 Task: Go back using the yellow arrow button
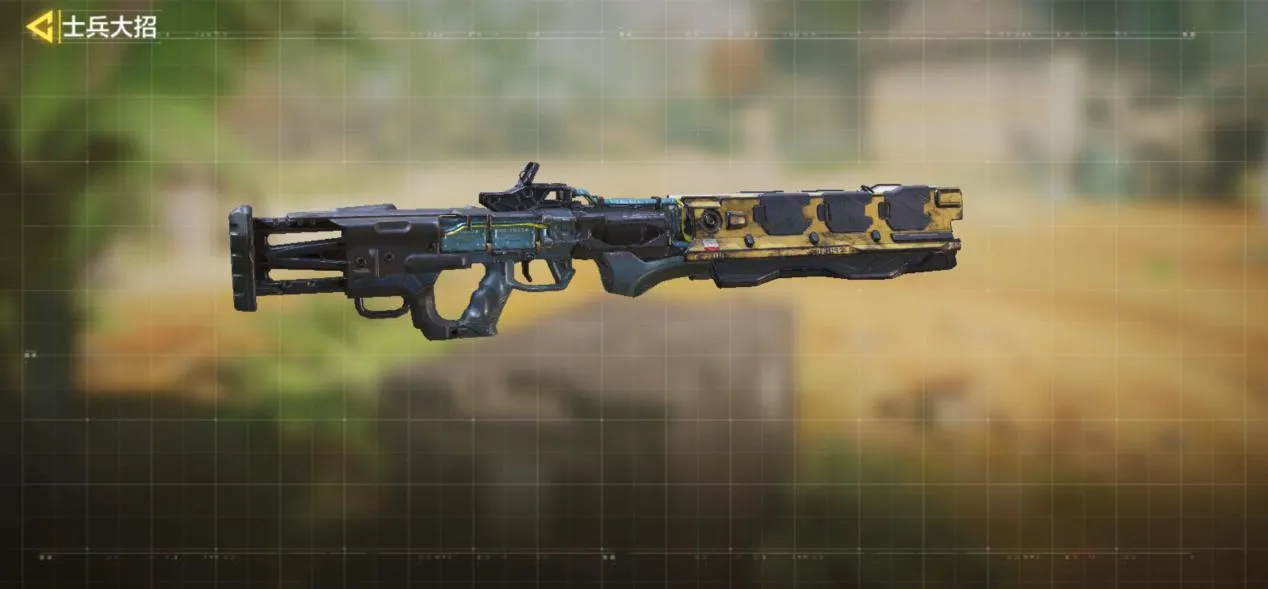click(41, 26)
